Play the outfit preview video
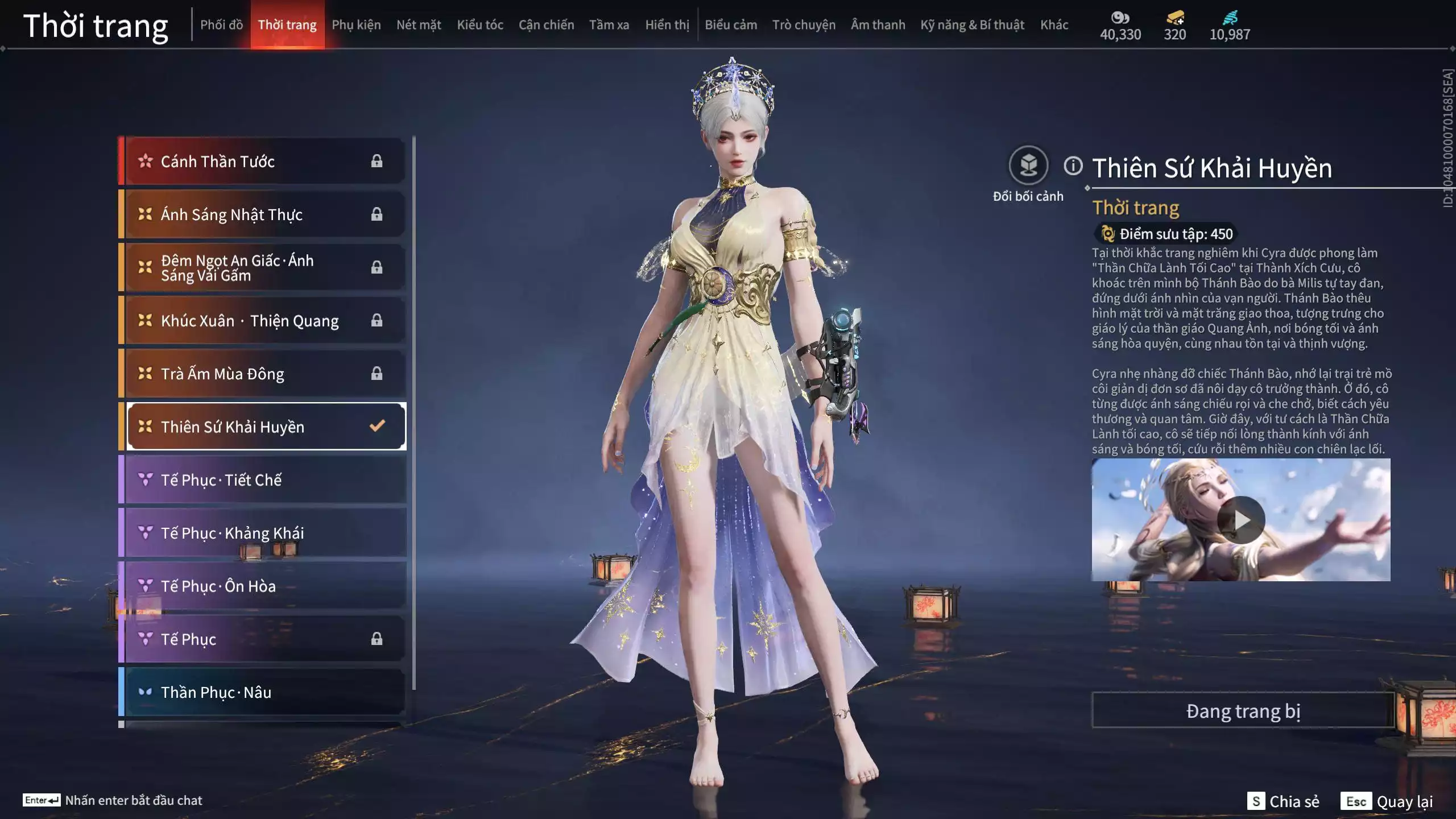Viewport: 1456px width, 819px height. click(1241, 520)
